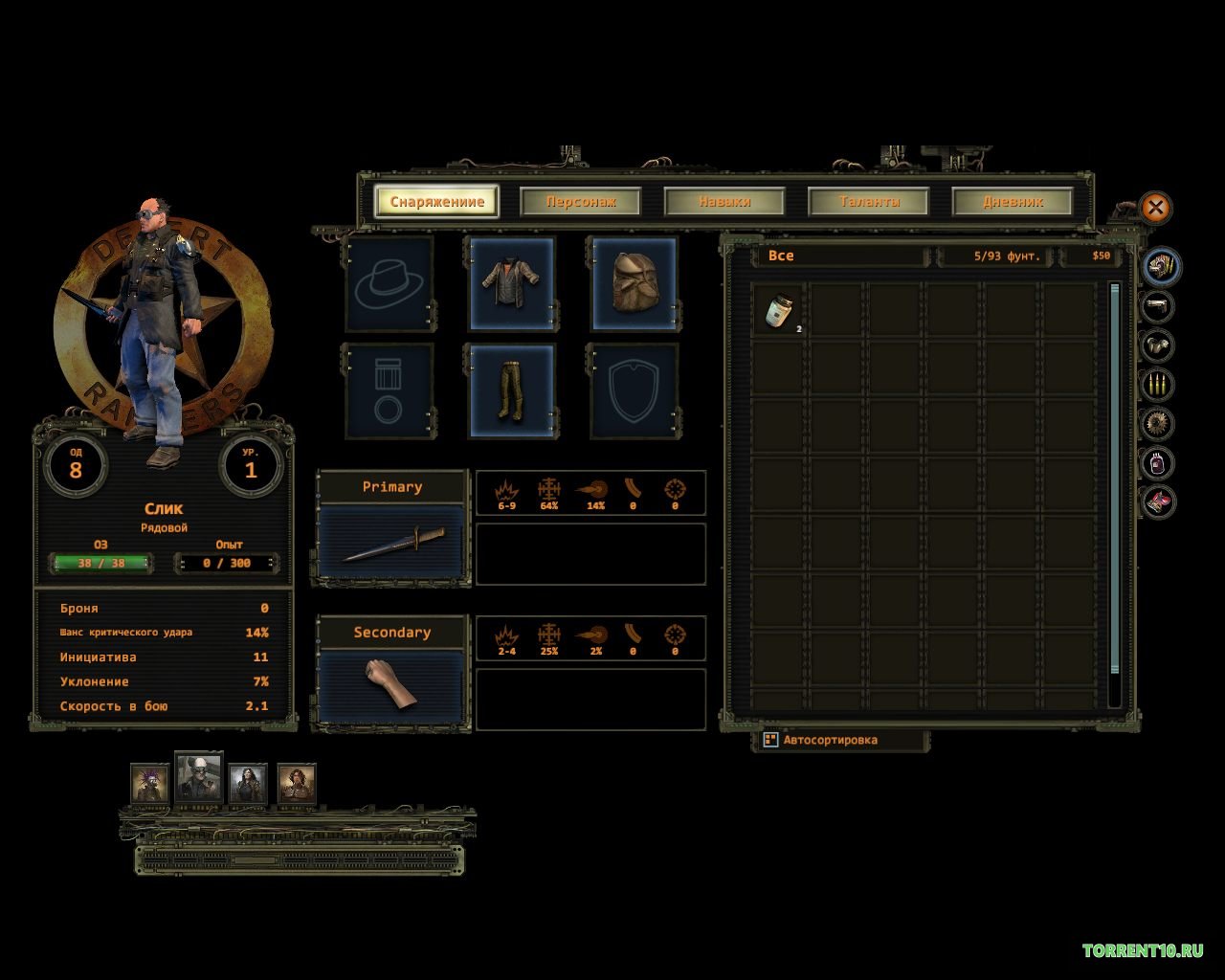
Task: Filter inventory by bullets ammo icon
Action: pyautogui.click(x=1158, y=385)
